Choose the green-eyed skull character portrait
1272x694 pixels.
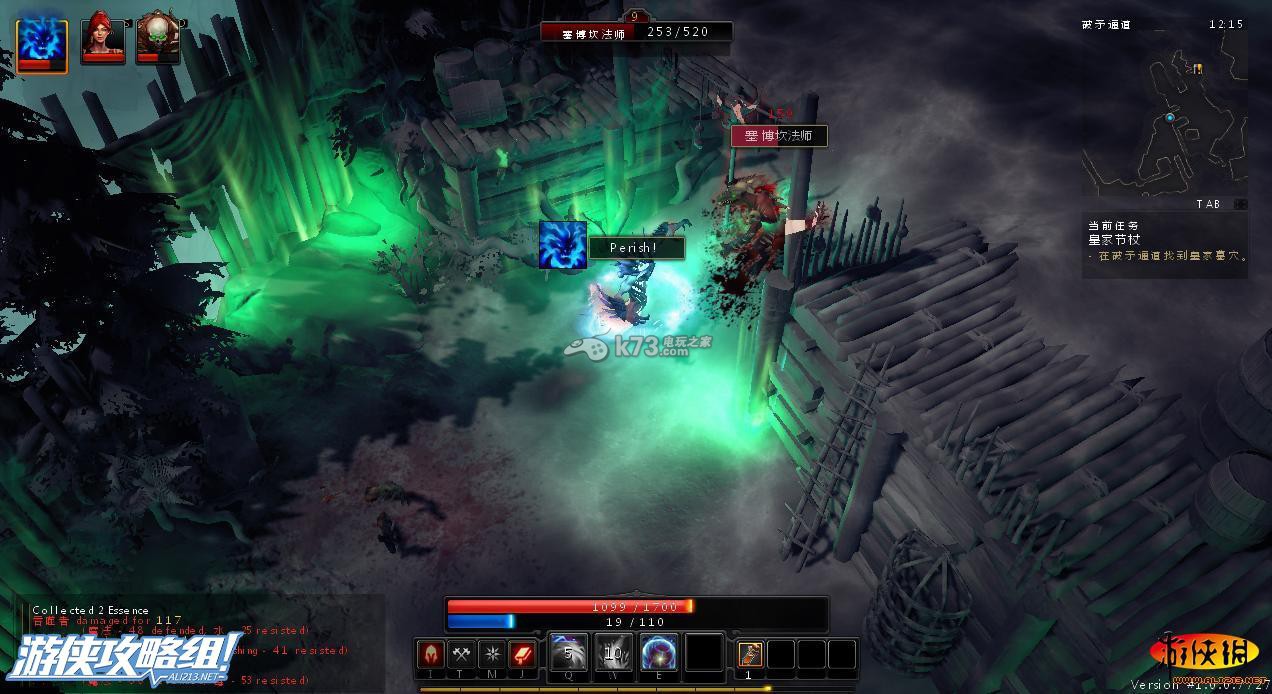coord(157,40)
